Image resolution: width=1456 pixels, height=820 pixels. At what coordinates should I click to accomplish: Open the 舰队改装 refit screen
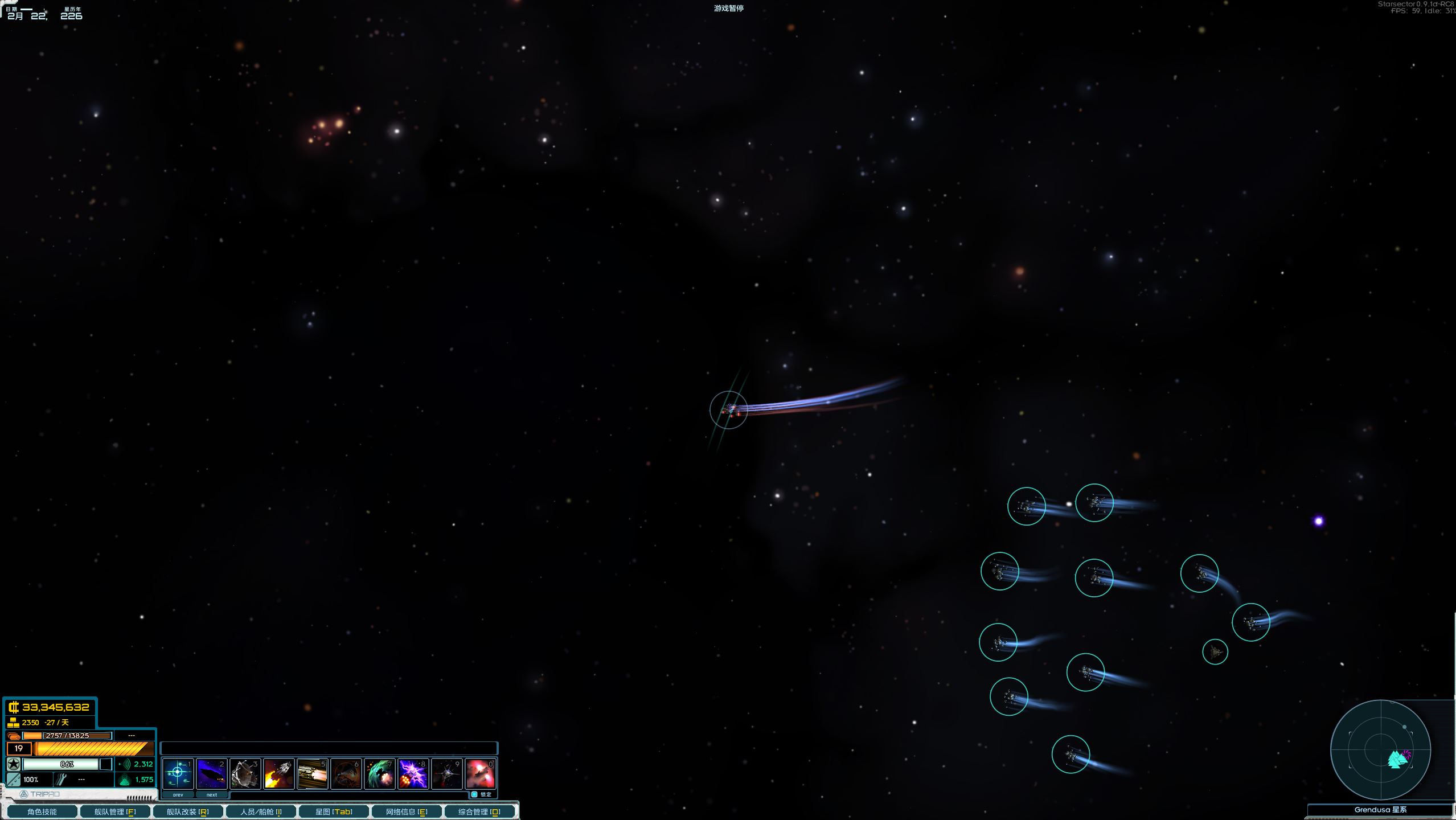coord(188,811)
